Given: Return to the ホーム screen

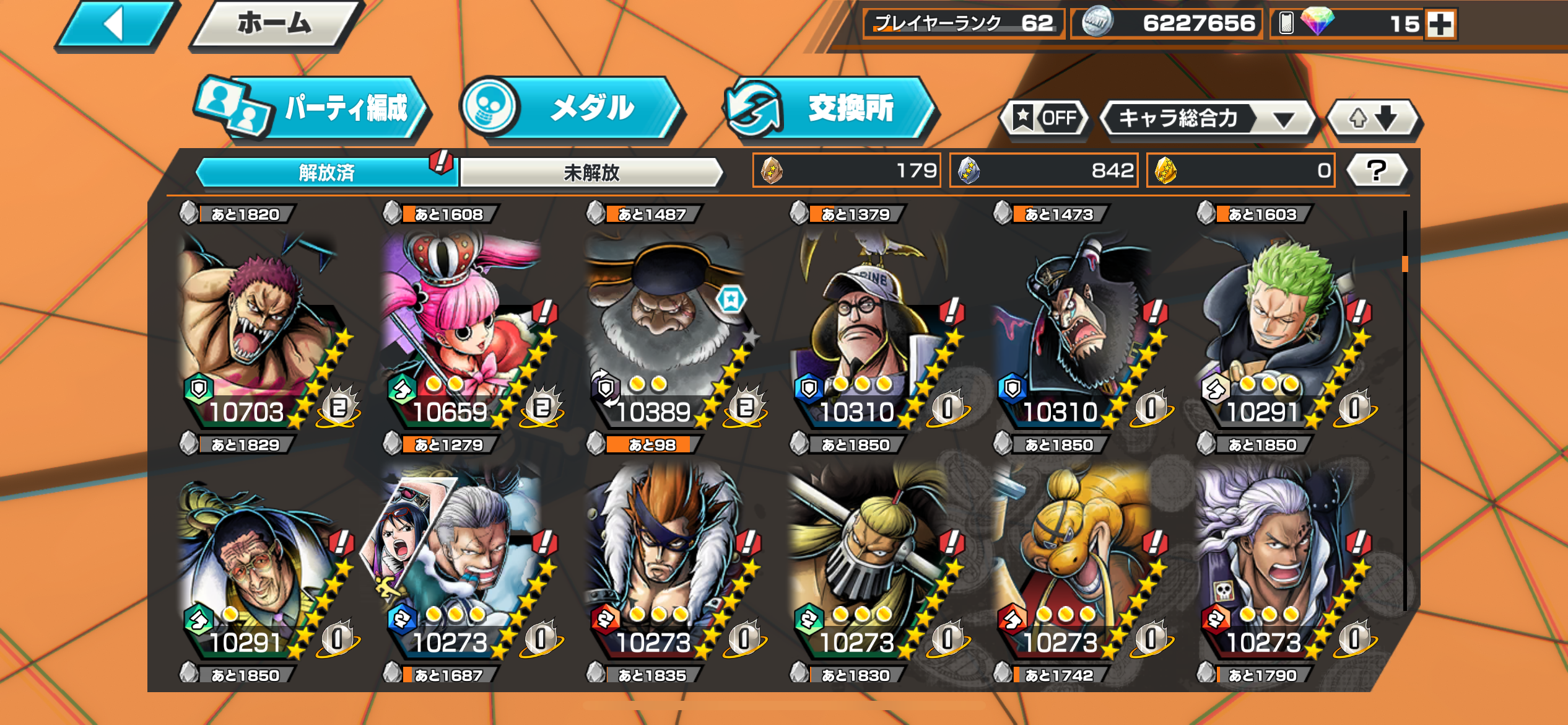Looking at the screenshot, I should coord(275,25).
